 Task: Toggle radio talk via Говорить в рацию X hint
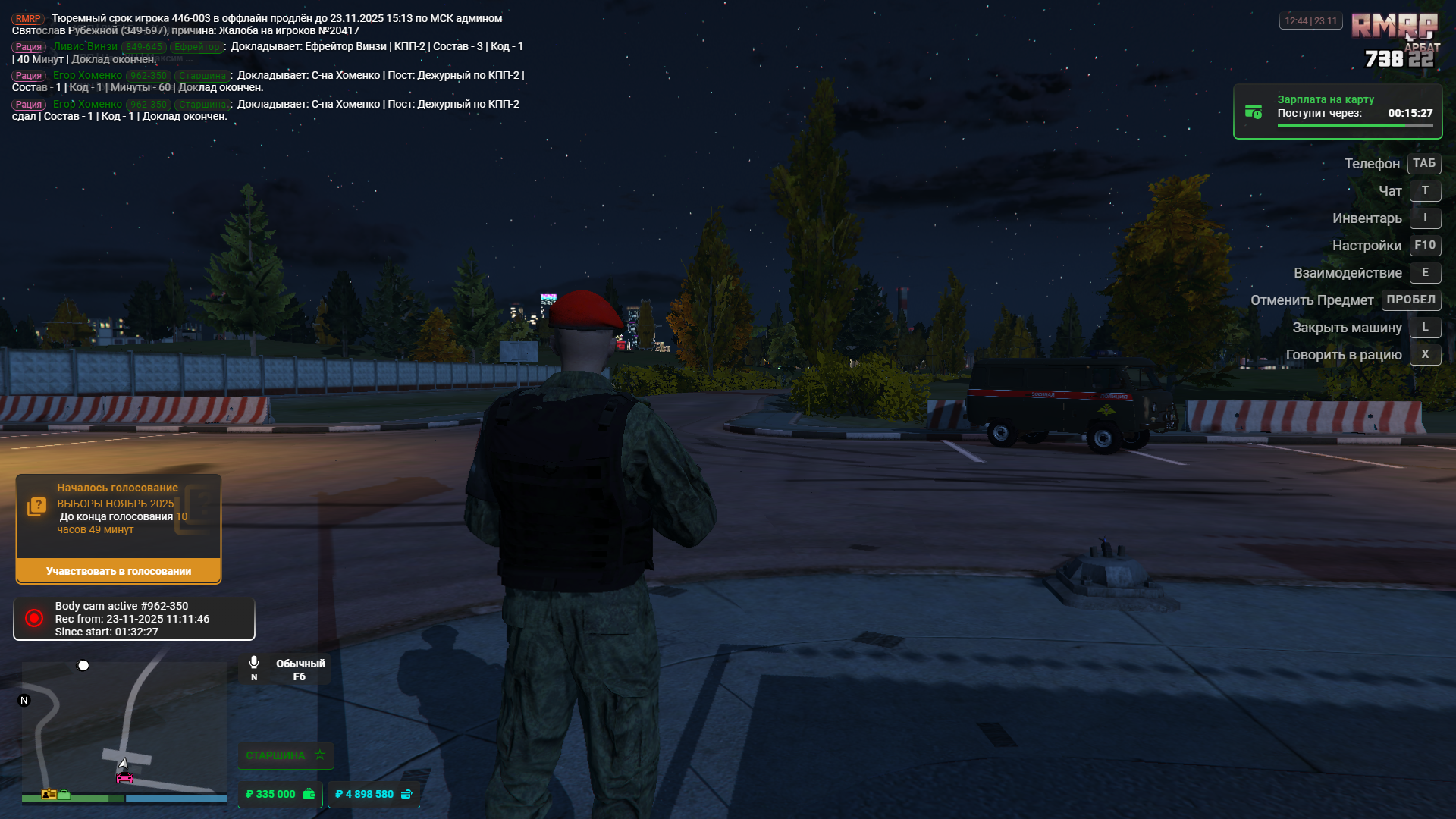click(1426, 354)
